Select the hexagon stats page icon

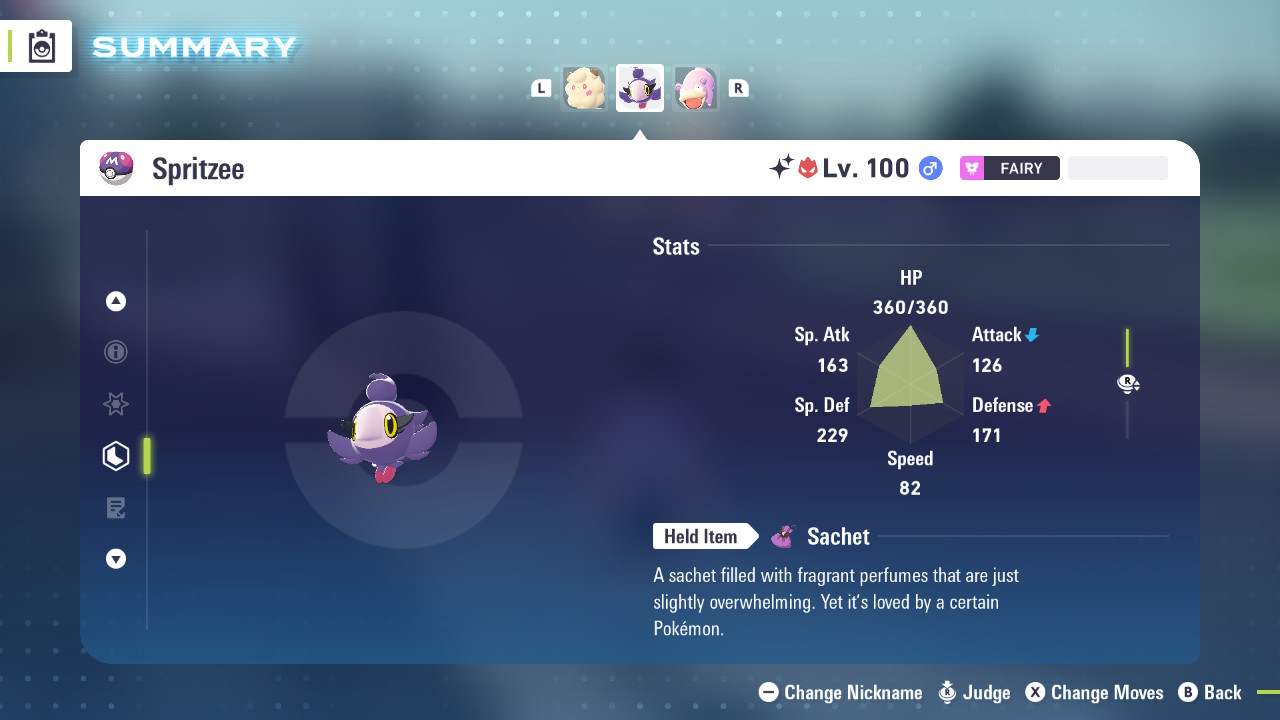pyautogui.click(x=115, y=455)
